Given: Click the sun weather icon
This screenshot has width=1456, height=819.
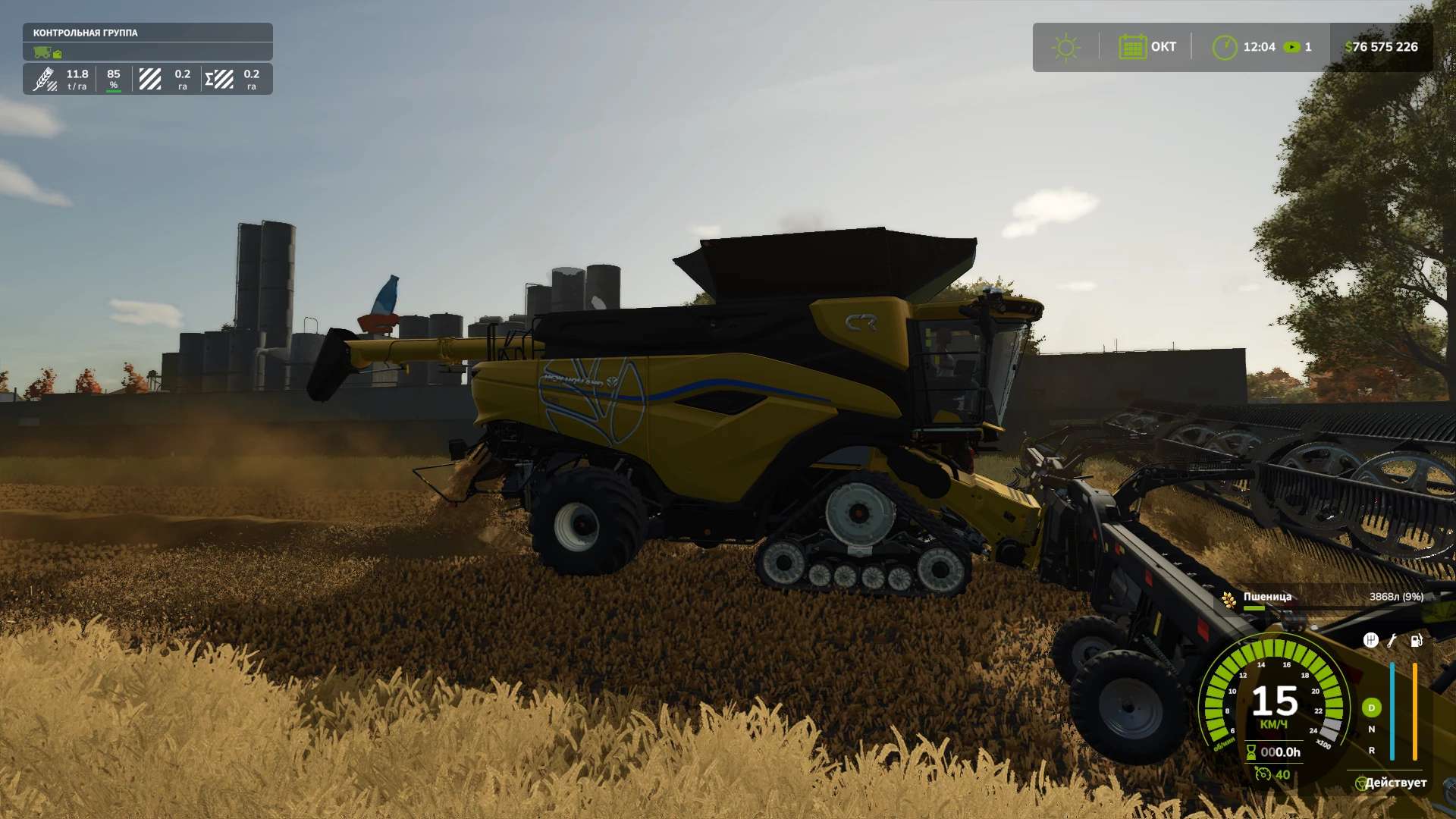Looking at the screenshot, I should pos(1065,47).
